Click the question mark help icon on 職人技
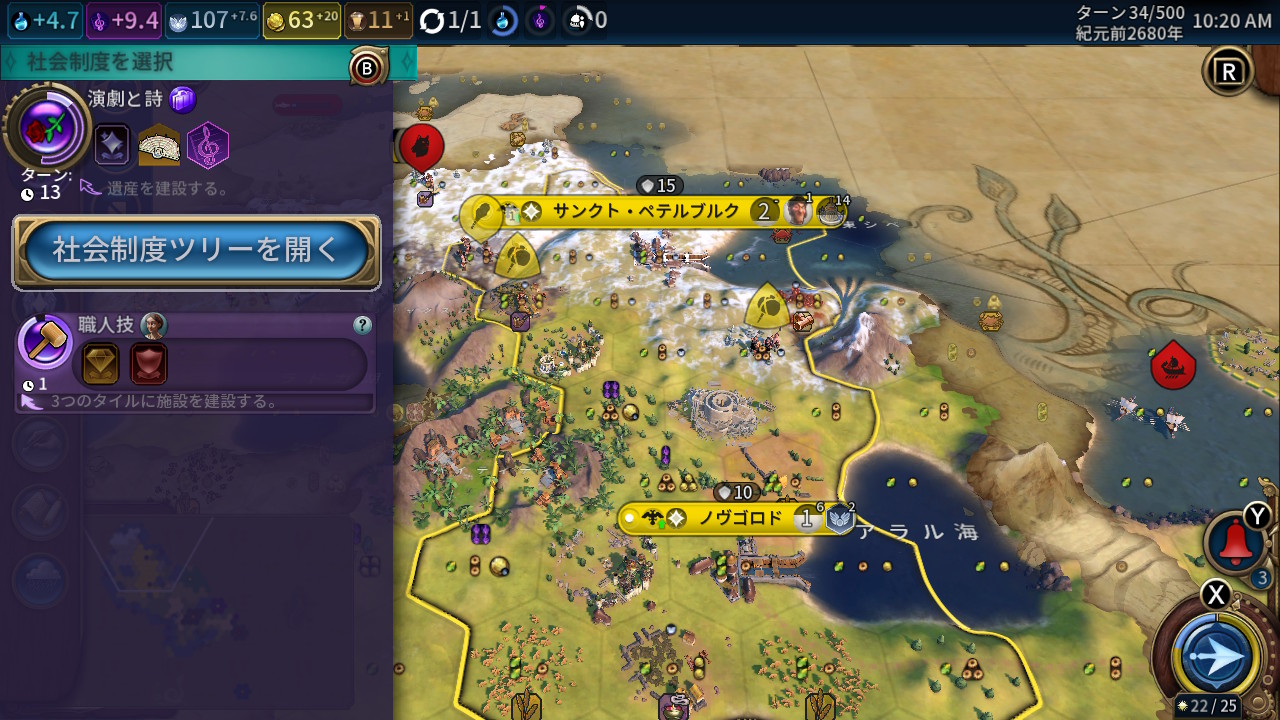The image size is (1280, 720). 362,325
